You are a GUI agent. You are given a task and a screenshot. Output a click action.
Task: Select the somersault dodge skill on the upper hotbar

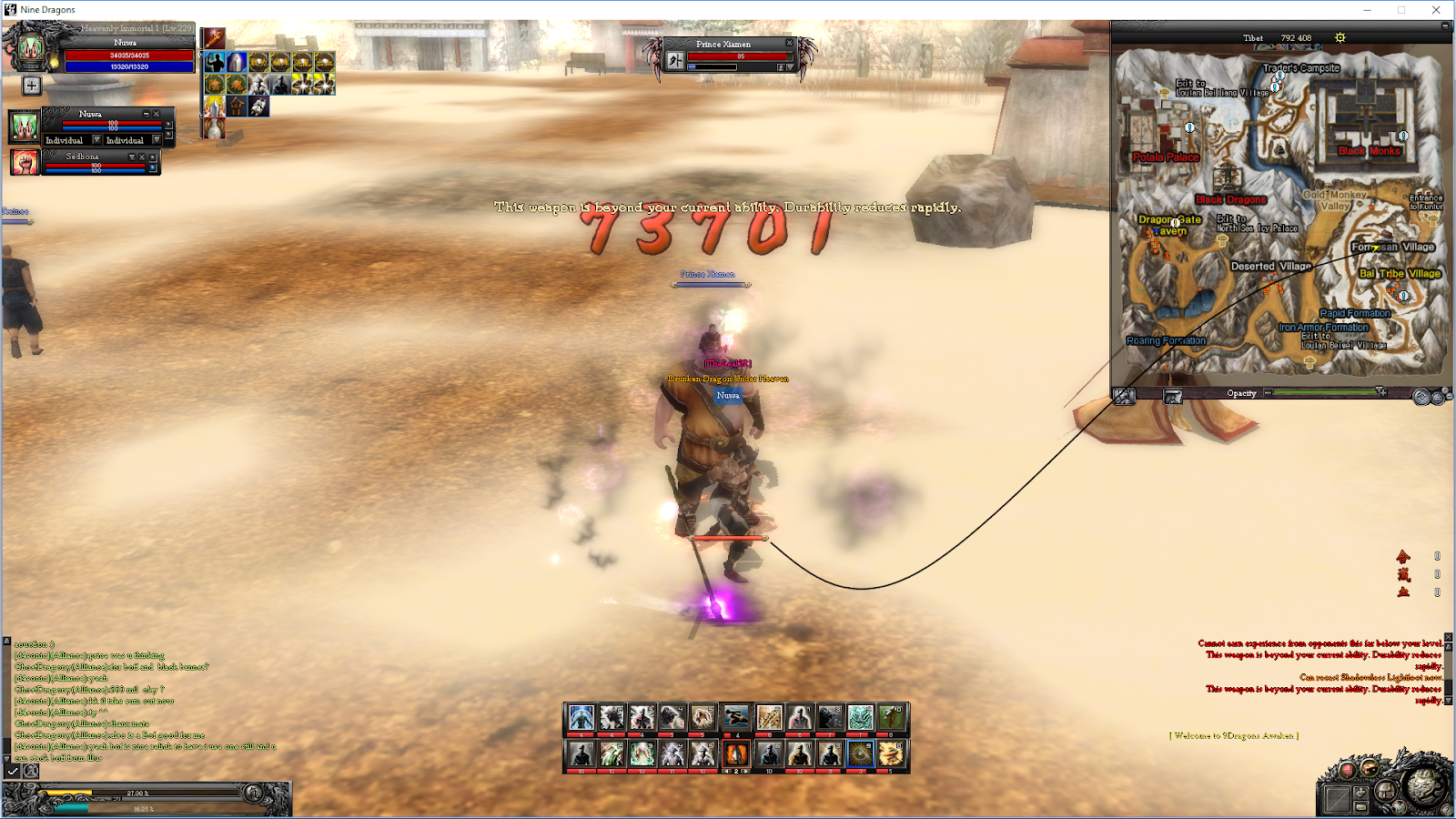[735, 718]
